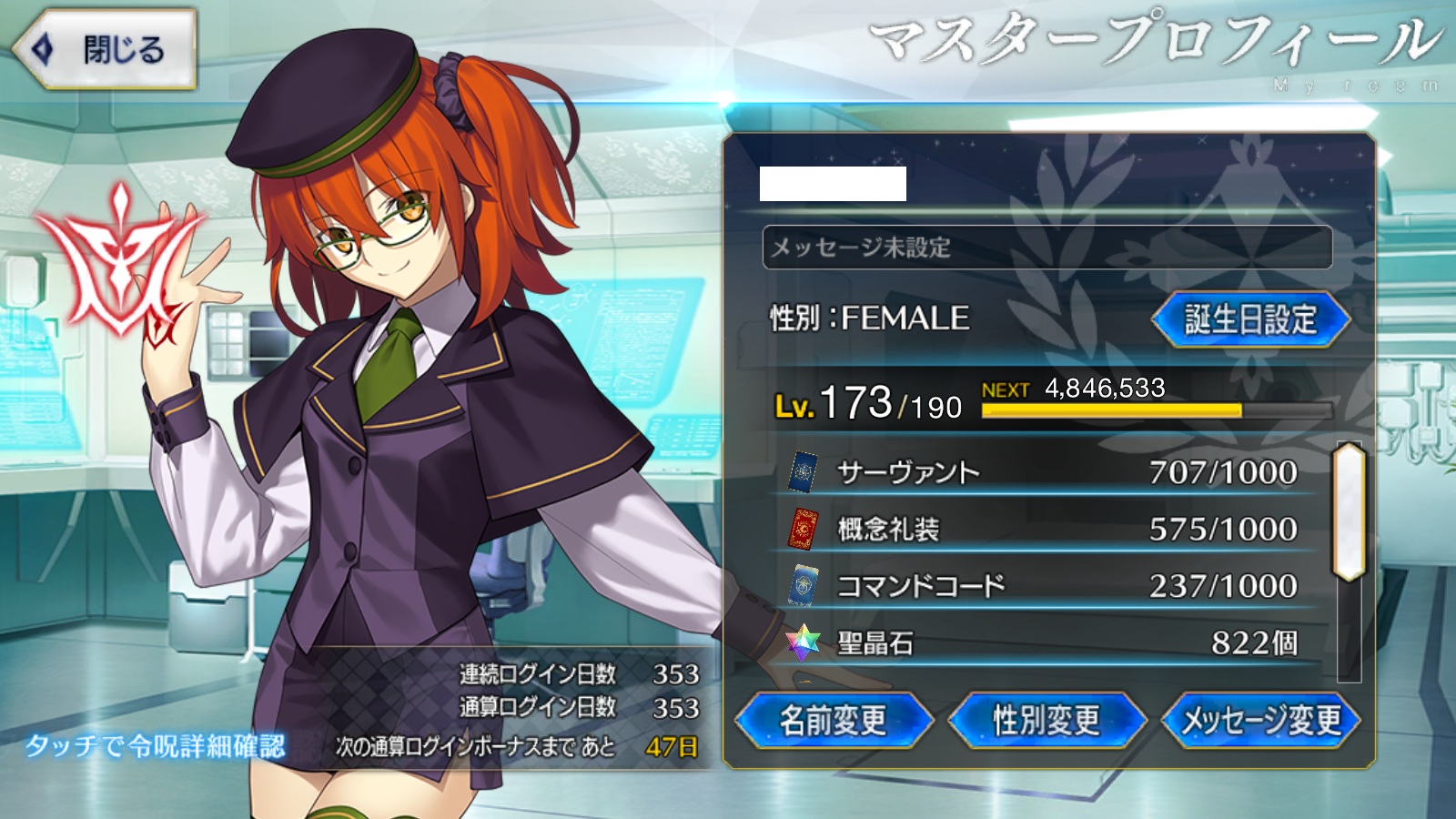The width and height of the screenshot is (1456, 819).
Task: Select the コマンドコード count row
Action: 1045,586
